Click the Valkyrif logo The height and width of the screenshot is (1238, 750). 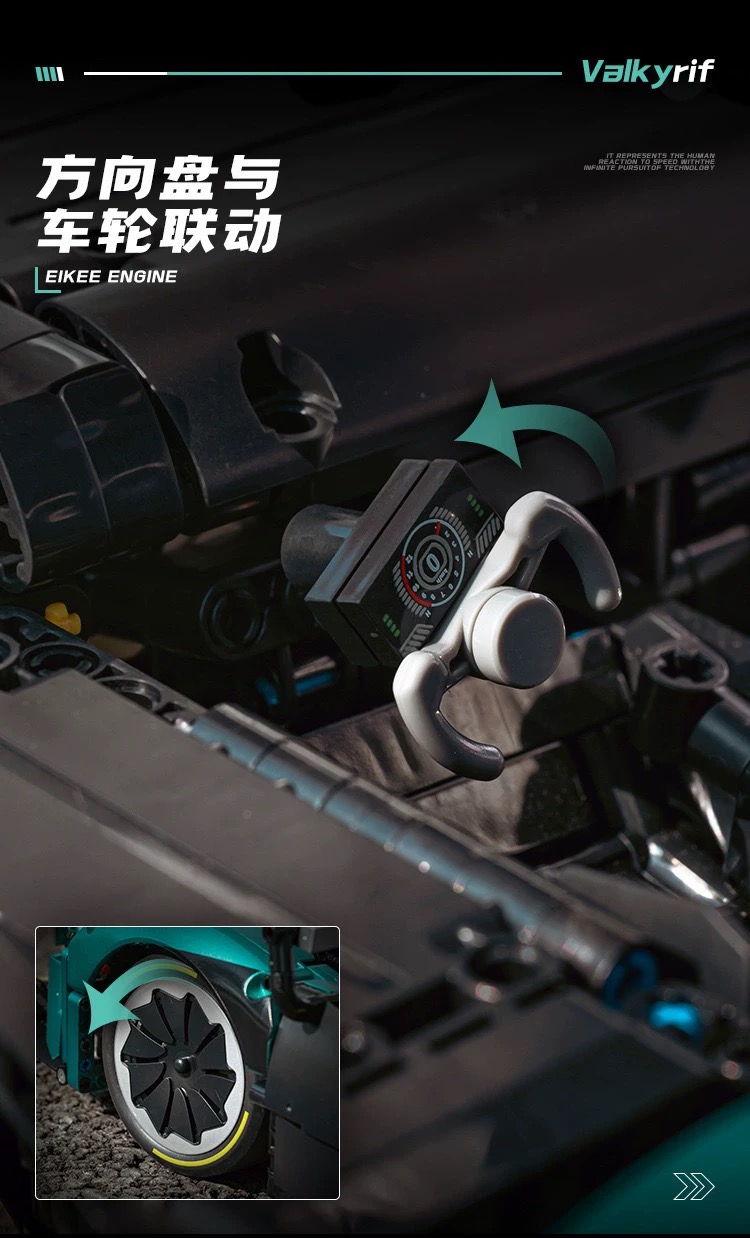(x=648, y=72)
